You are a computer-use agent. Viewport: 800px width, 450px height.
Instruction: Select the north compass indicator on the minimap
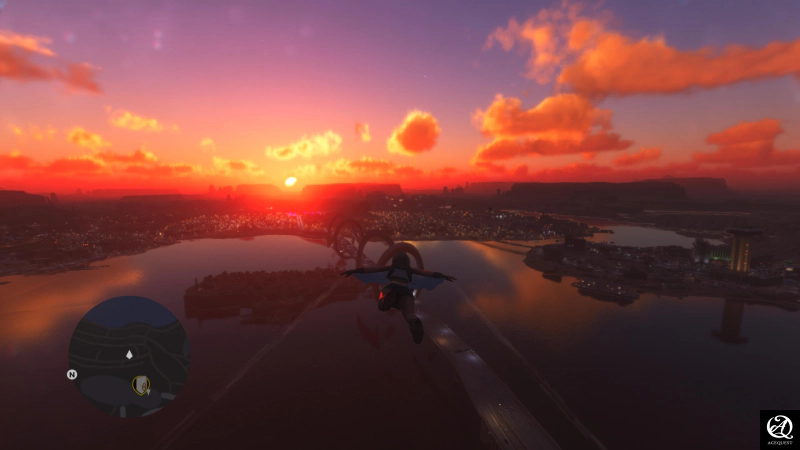[x=72, y=375]
